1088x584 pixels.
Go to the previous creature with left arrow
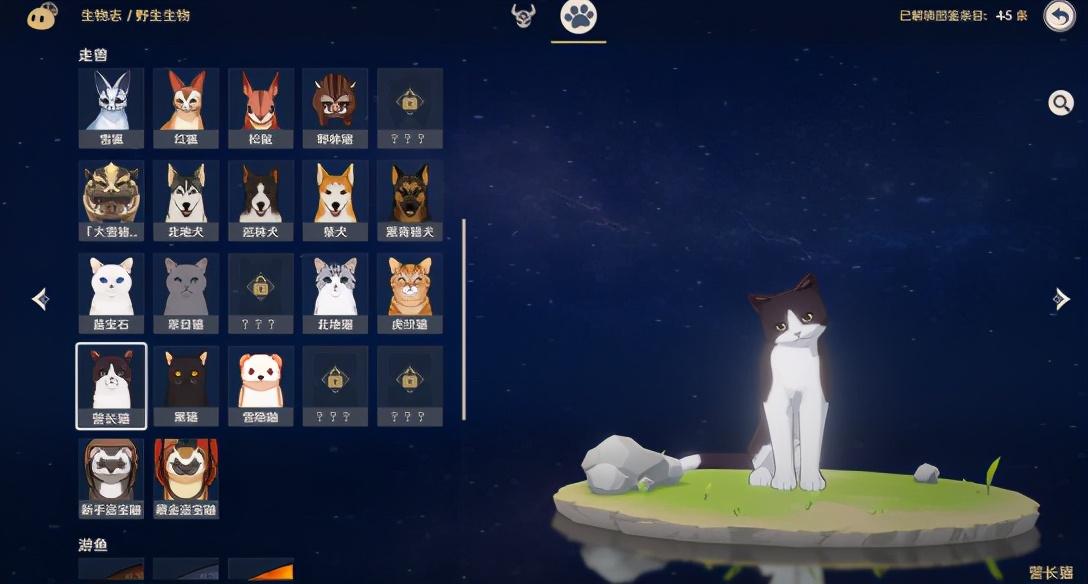pyautogui.click(x=40, y=298)
